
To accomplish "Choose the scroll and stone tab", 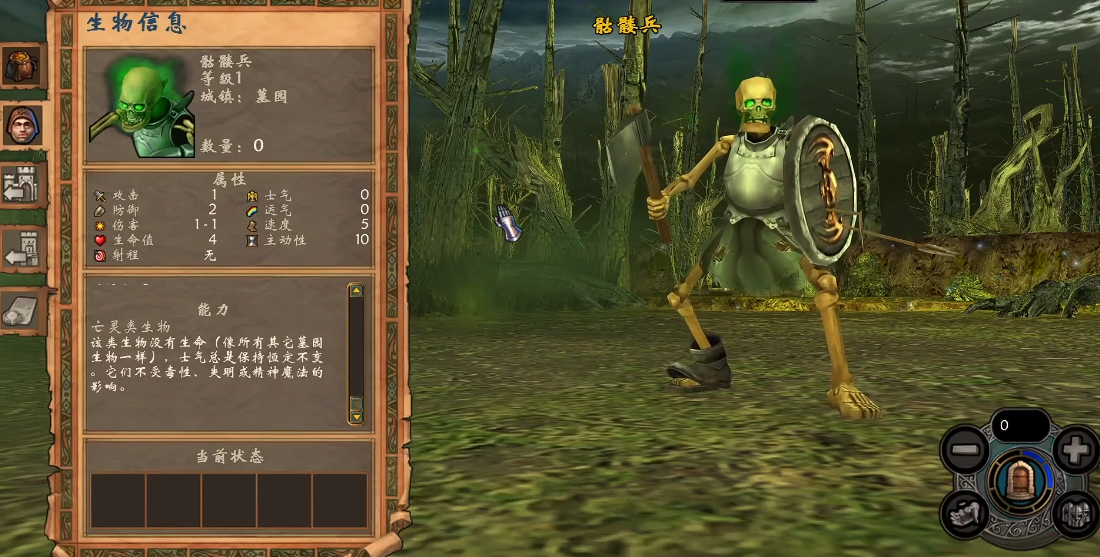I will pos(21,312).
